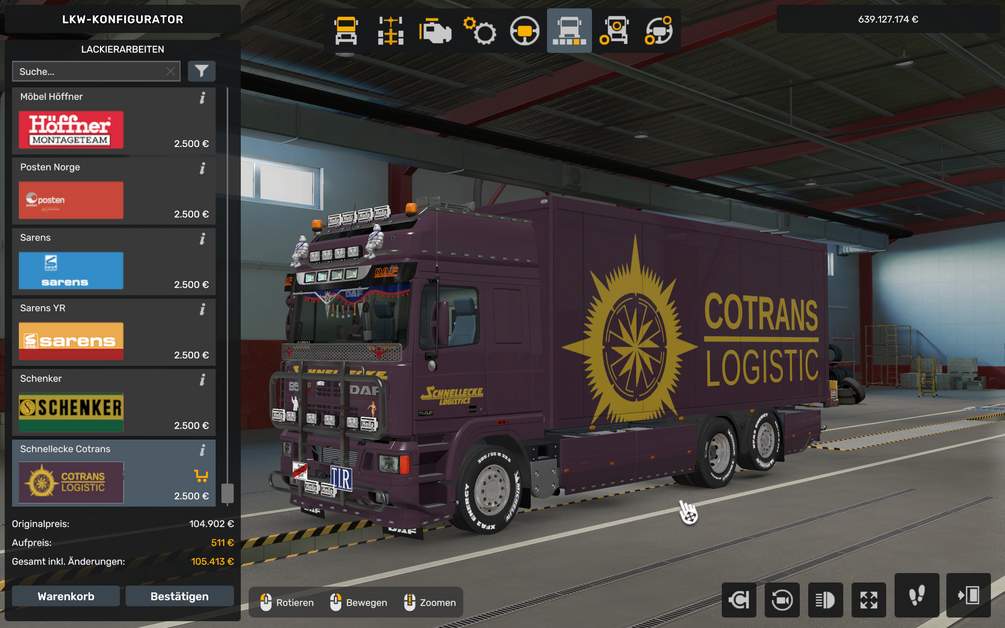Choose the Posten Norge paint job
This screenshot has width=1005, height=628.
pos(72,200)
